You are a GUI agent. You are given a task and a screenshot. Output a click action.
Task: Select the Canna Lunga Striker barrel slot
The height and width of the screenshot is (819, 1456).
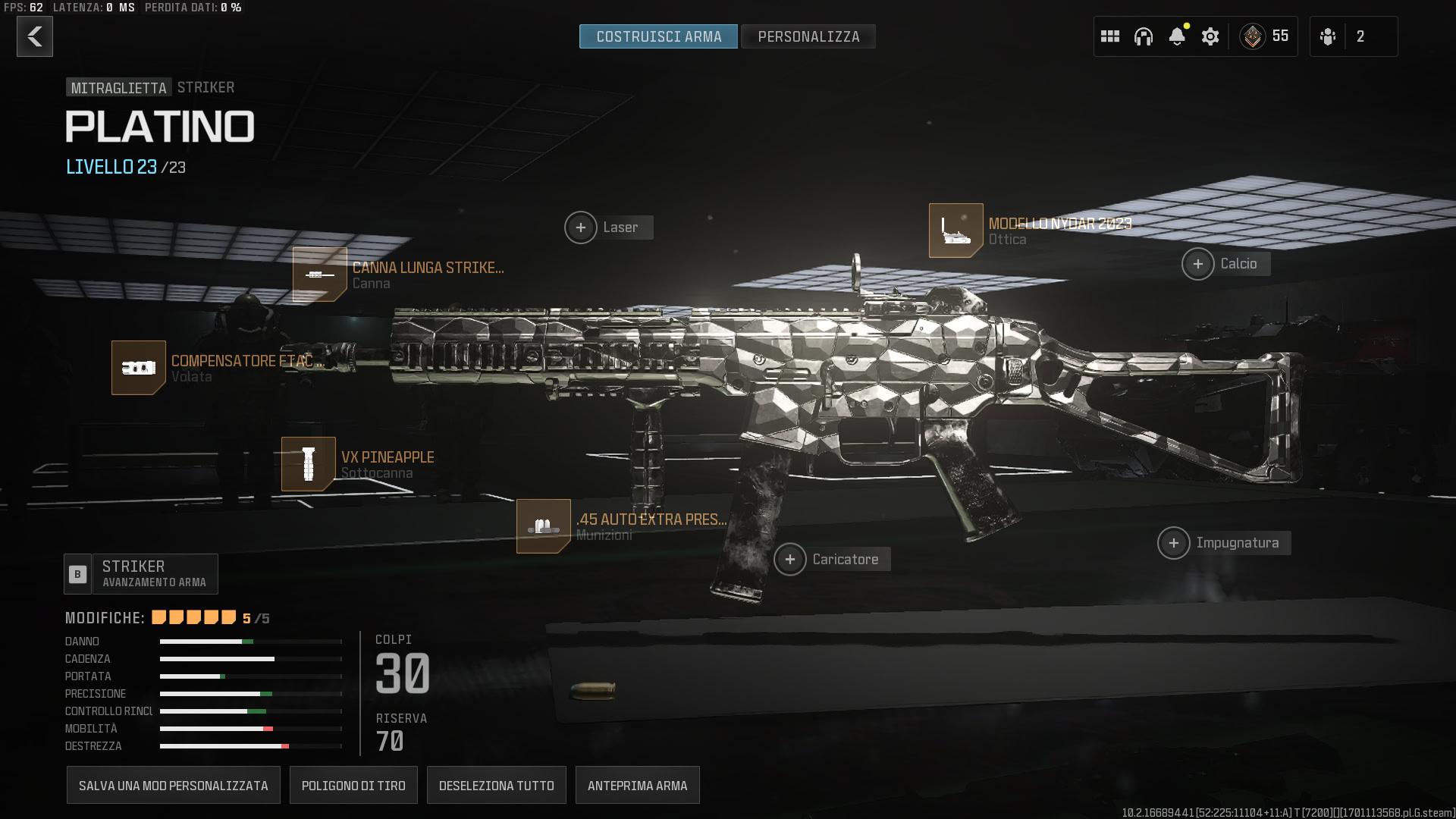(x=320, y=275)
